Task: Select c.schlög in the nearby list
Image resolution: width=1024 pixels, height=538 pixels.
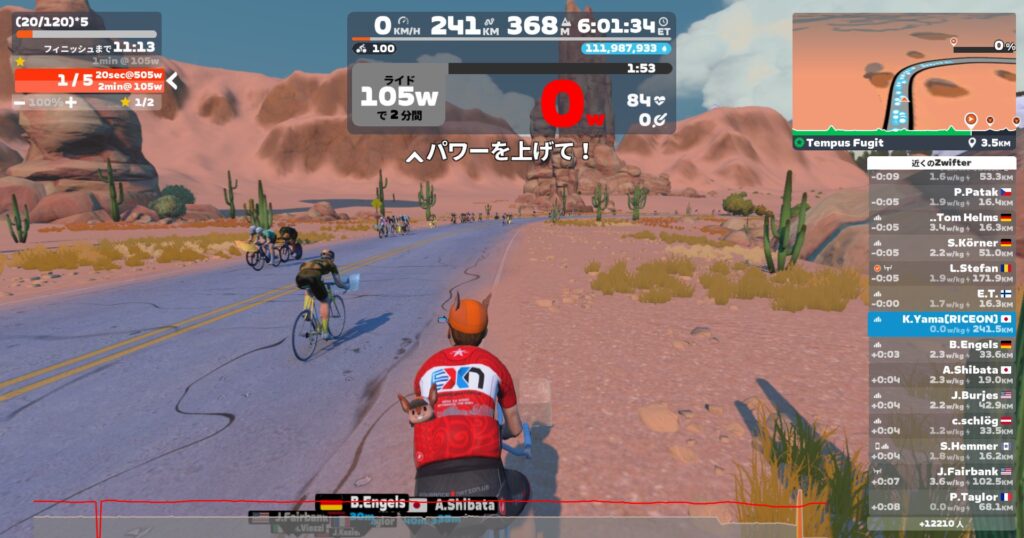Action: pyautogui.click(x=941, y=425)
